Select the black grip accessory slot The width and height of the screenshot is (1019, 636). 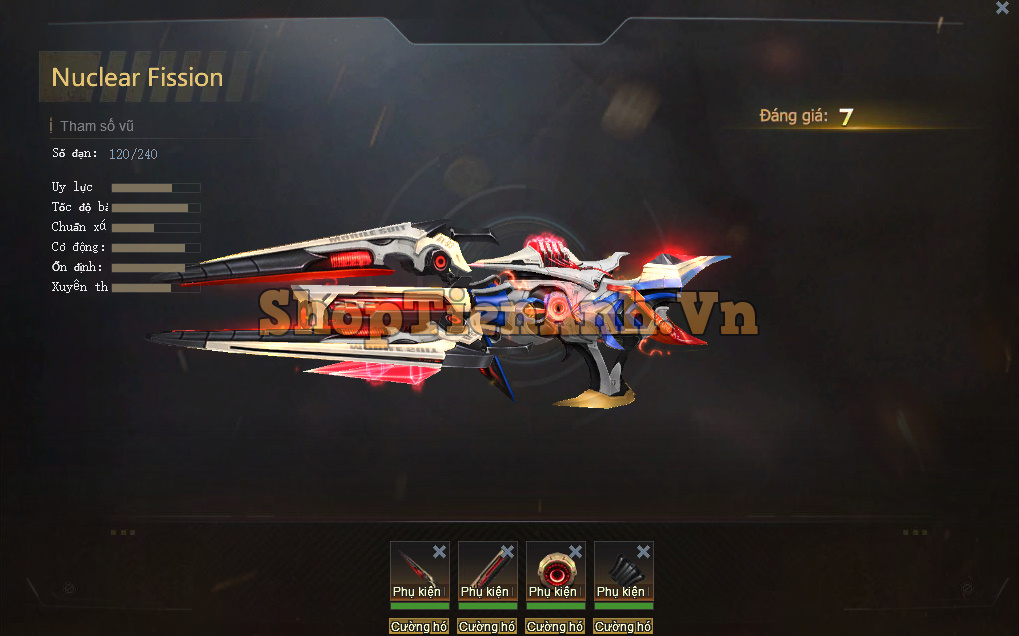pyautogui.click(x=620, y=569)
